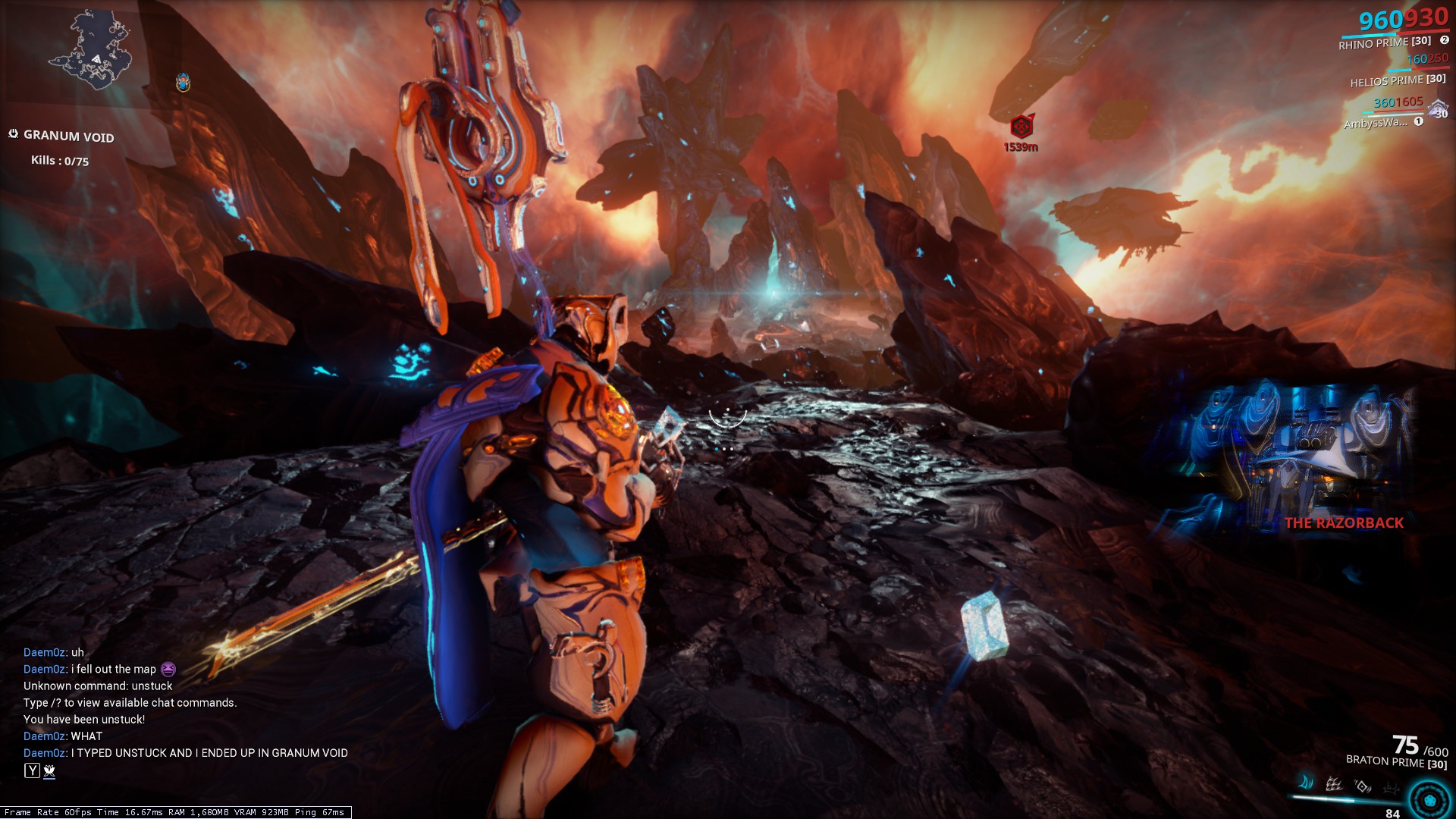Select the RHINO PRIME [30] squad label
Screen dimensions: 1456x819
tap(1384, 42)
